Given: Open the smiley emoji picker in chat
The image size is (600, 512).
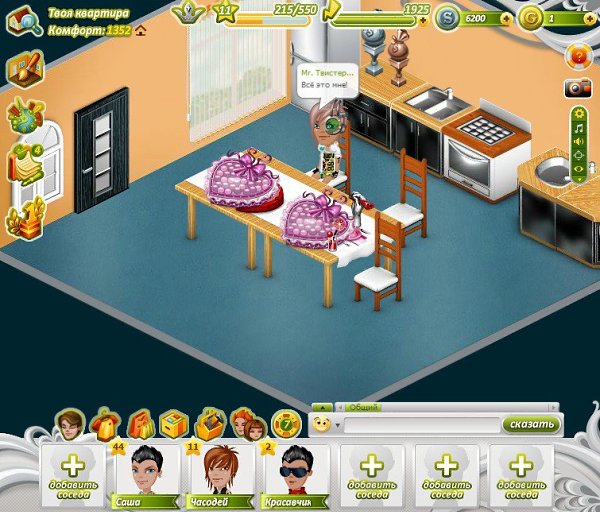Looking at the screenshot, I should click(x=322, y=425).
